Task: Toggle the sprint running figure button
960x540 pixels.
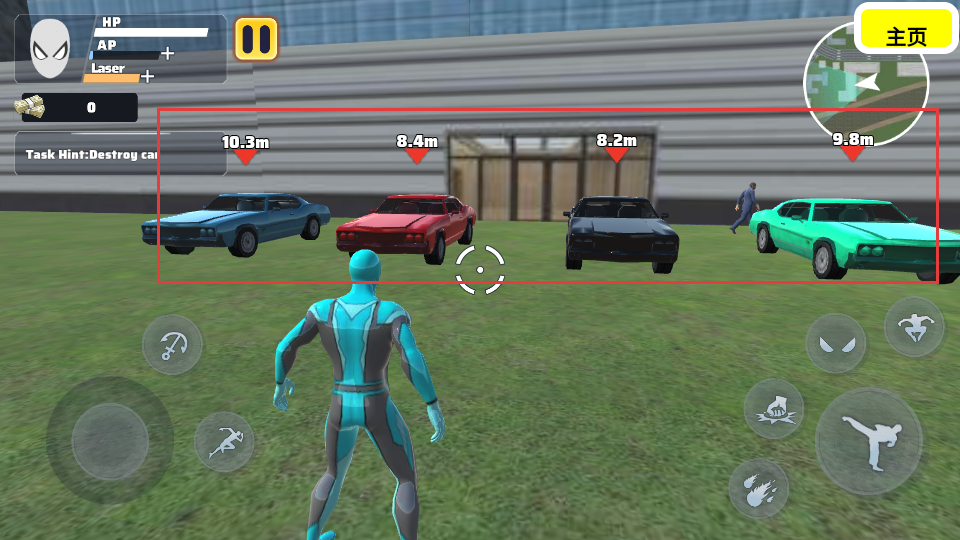Action: [223, 441]
